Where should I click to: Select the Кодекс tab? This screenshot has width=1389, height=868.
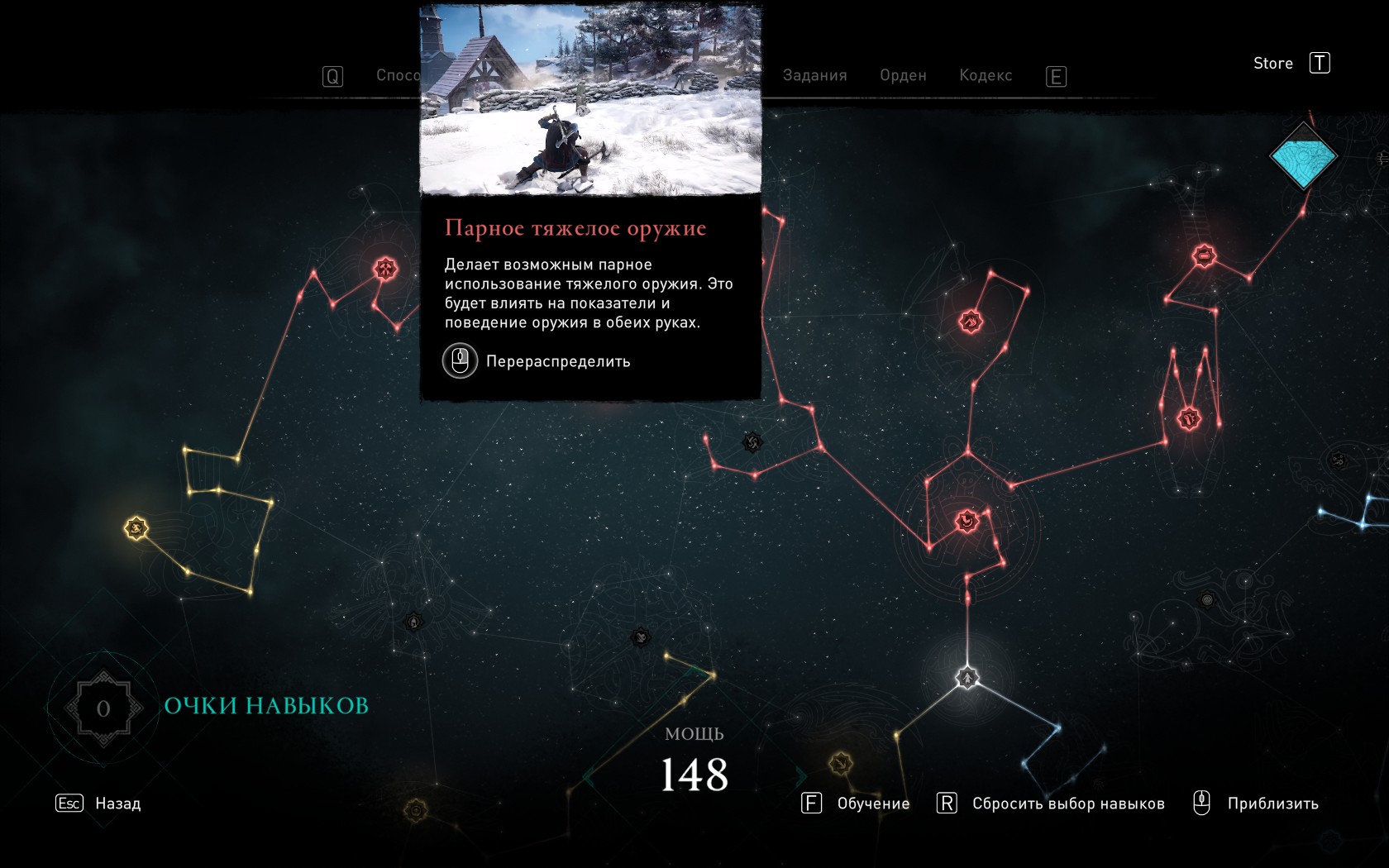986,75
